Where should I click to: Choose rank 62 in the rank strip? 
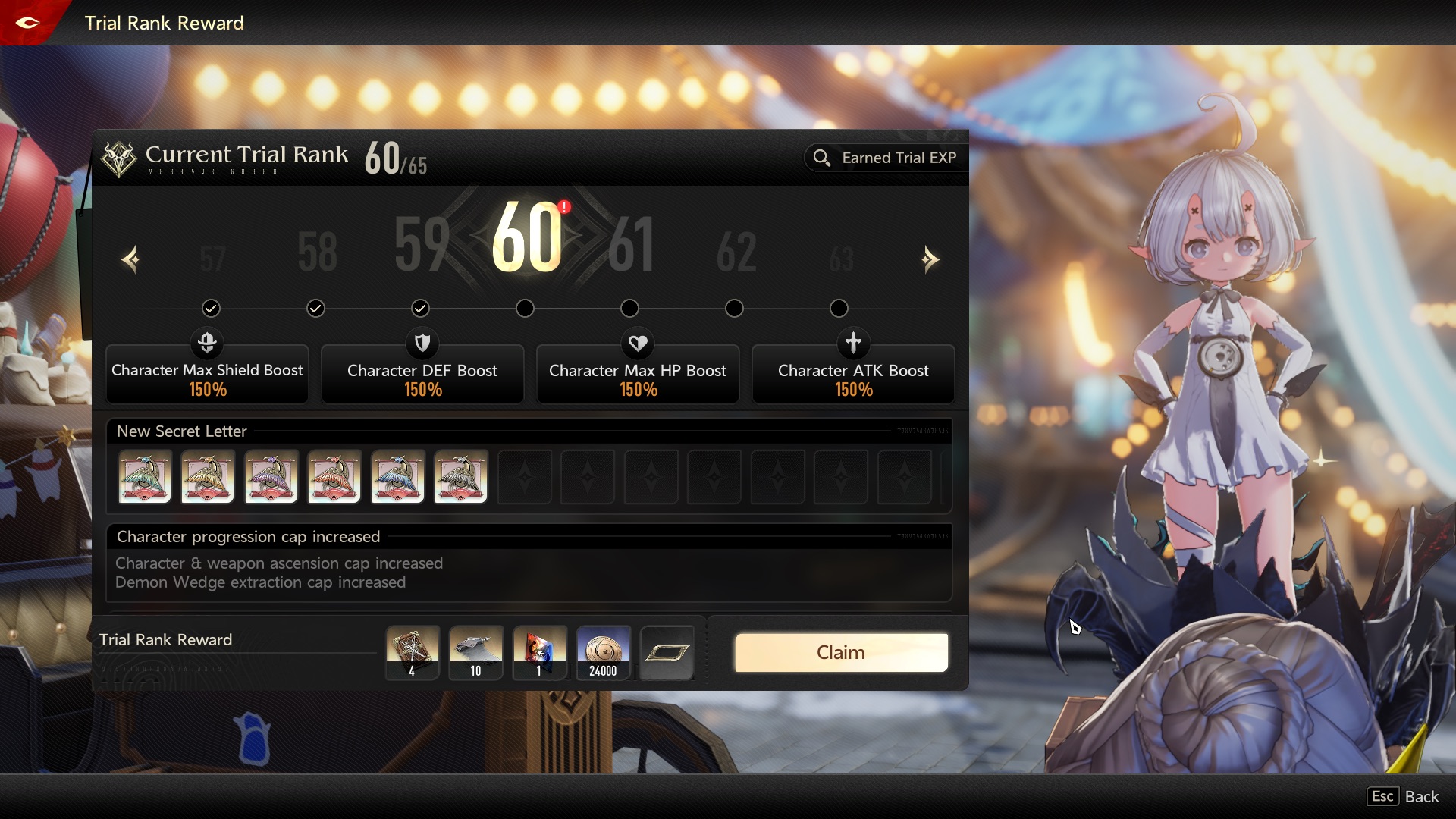pos(736,252)
